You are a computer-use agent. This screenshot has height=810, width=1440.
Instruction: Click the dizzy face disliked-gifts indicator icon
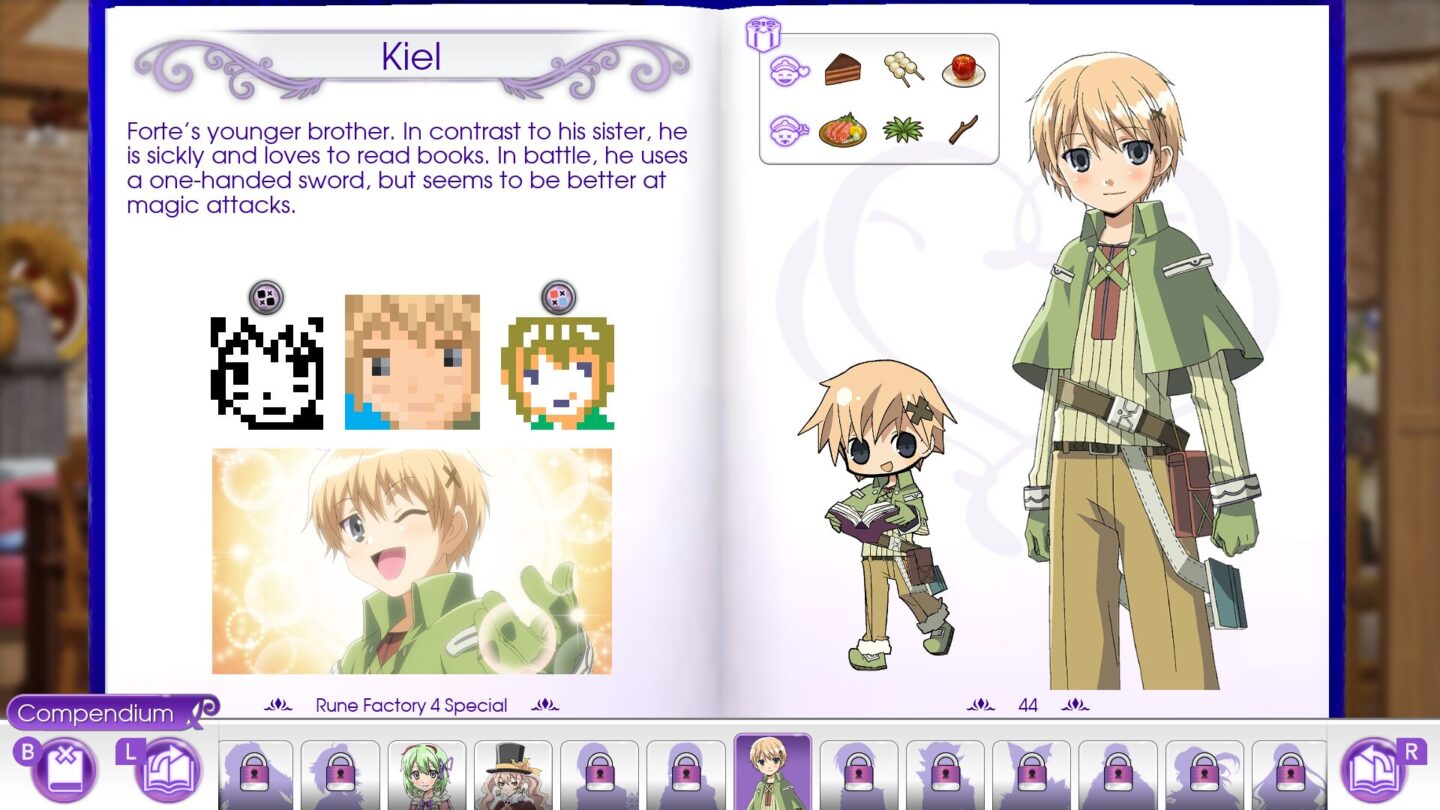789,129
